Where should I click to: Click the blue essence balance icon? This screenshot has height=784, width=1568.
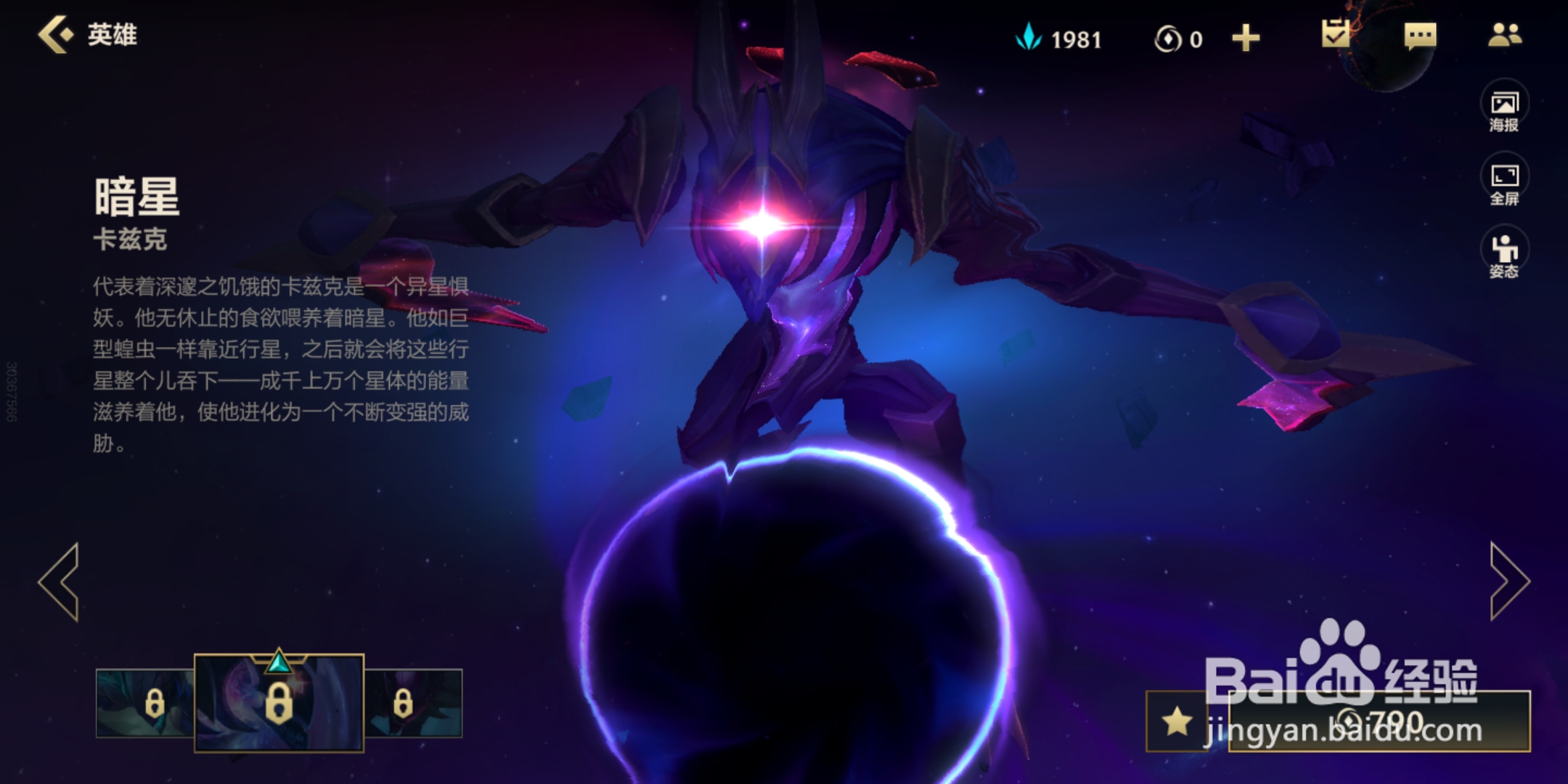pos(1030,38)
